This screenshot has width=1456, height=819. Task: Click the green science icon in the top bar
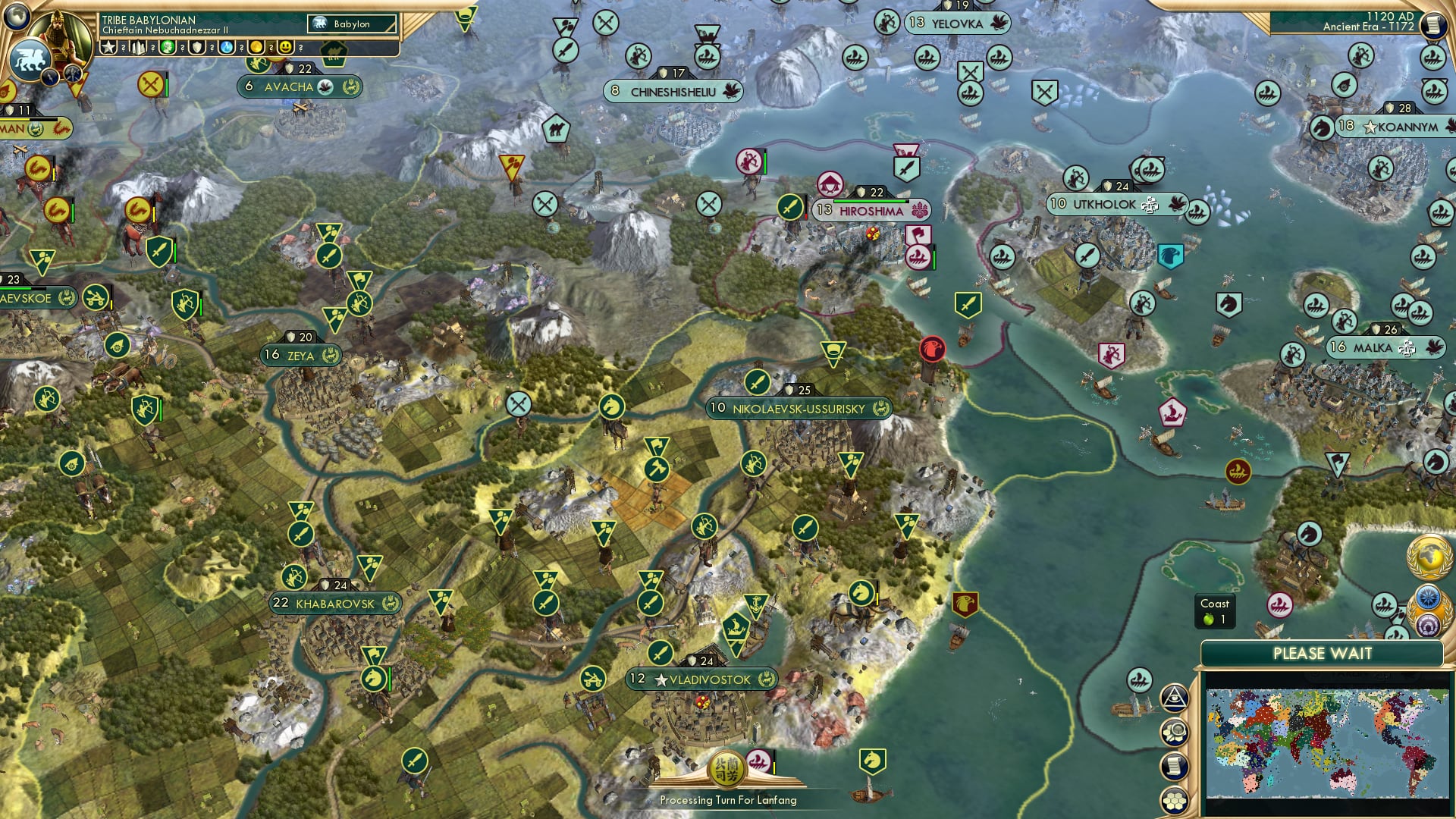(x=168, y=49)
